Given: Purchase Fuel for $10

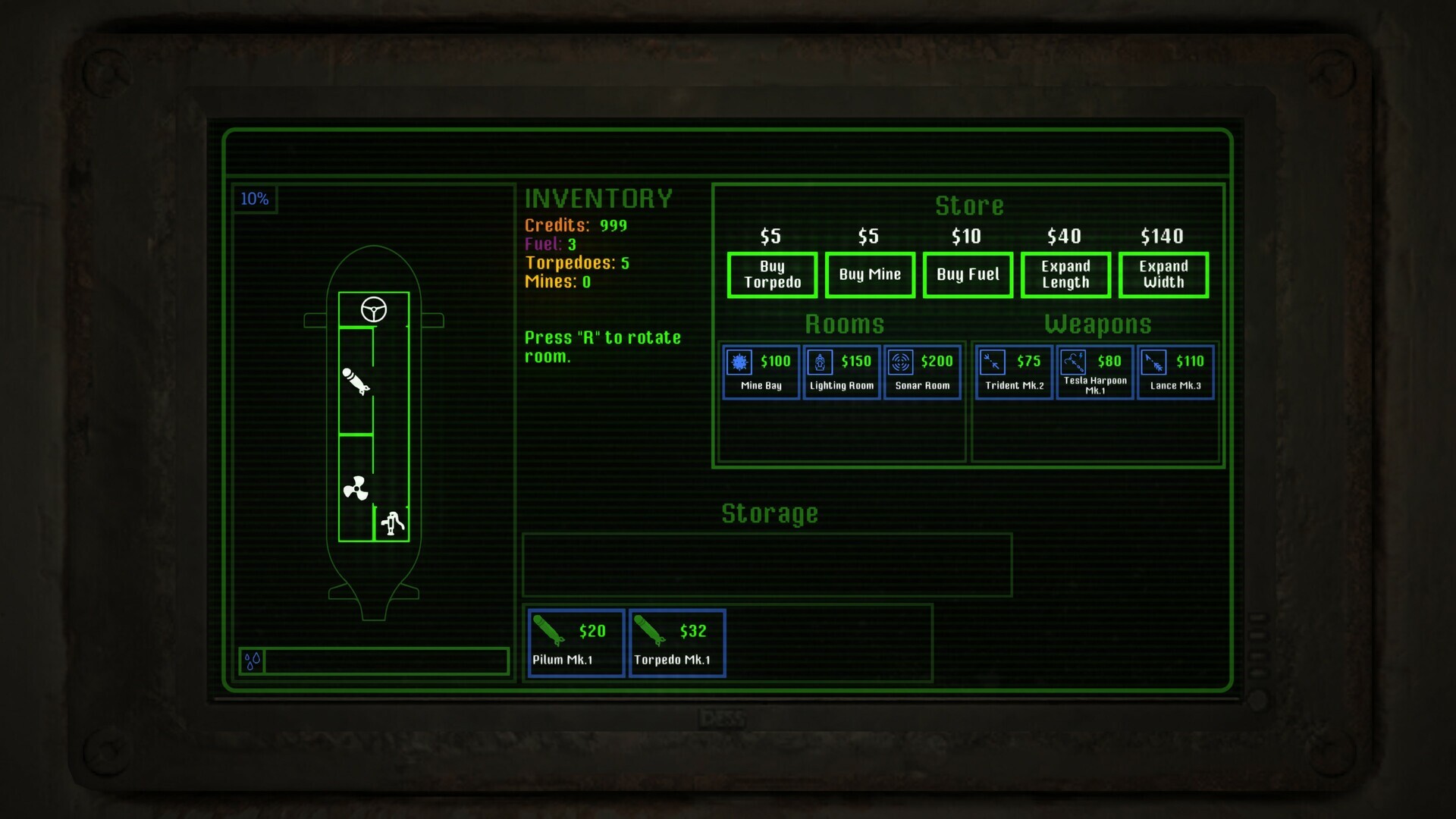Looking at the screenshot, I should pyautogui.click(x=968, y=275).
